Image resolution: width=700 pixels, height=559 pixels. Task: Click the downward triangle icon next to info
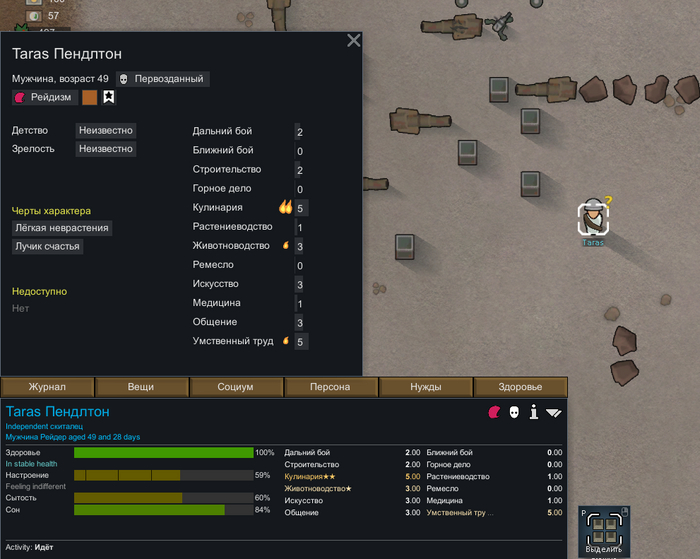(554, 412)
